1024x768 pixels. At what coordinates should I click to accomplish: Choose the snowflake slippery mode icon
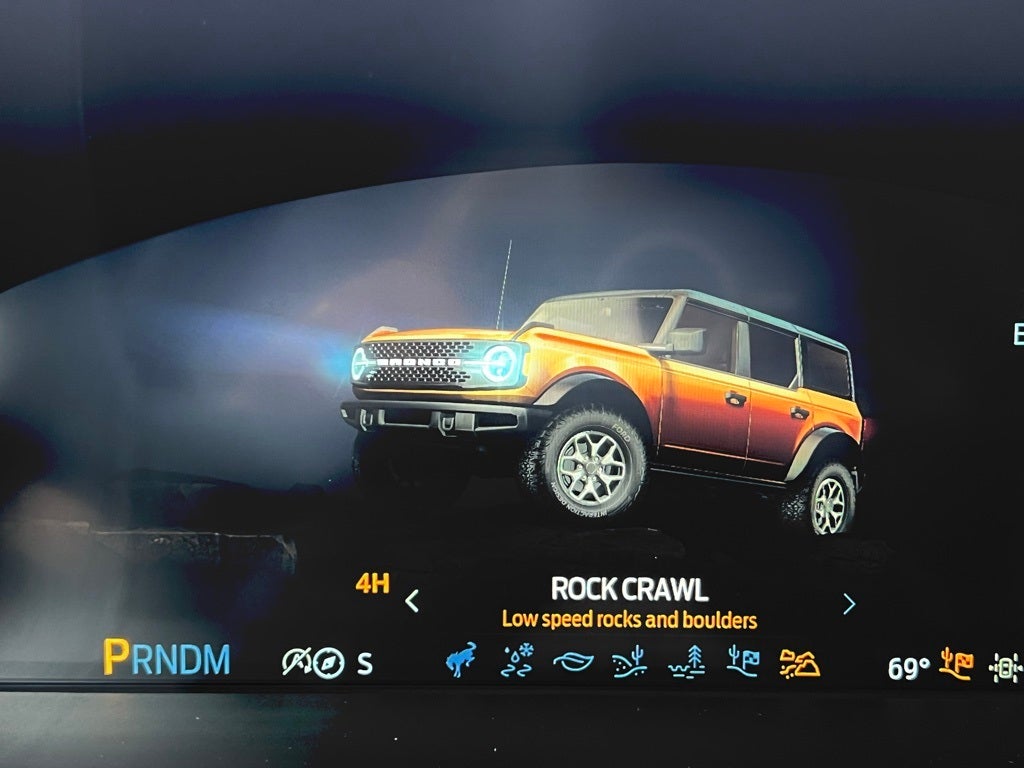[517, 661]
